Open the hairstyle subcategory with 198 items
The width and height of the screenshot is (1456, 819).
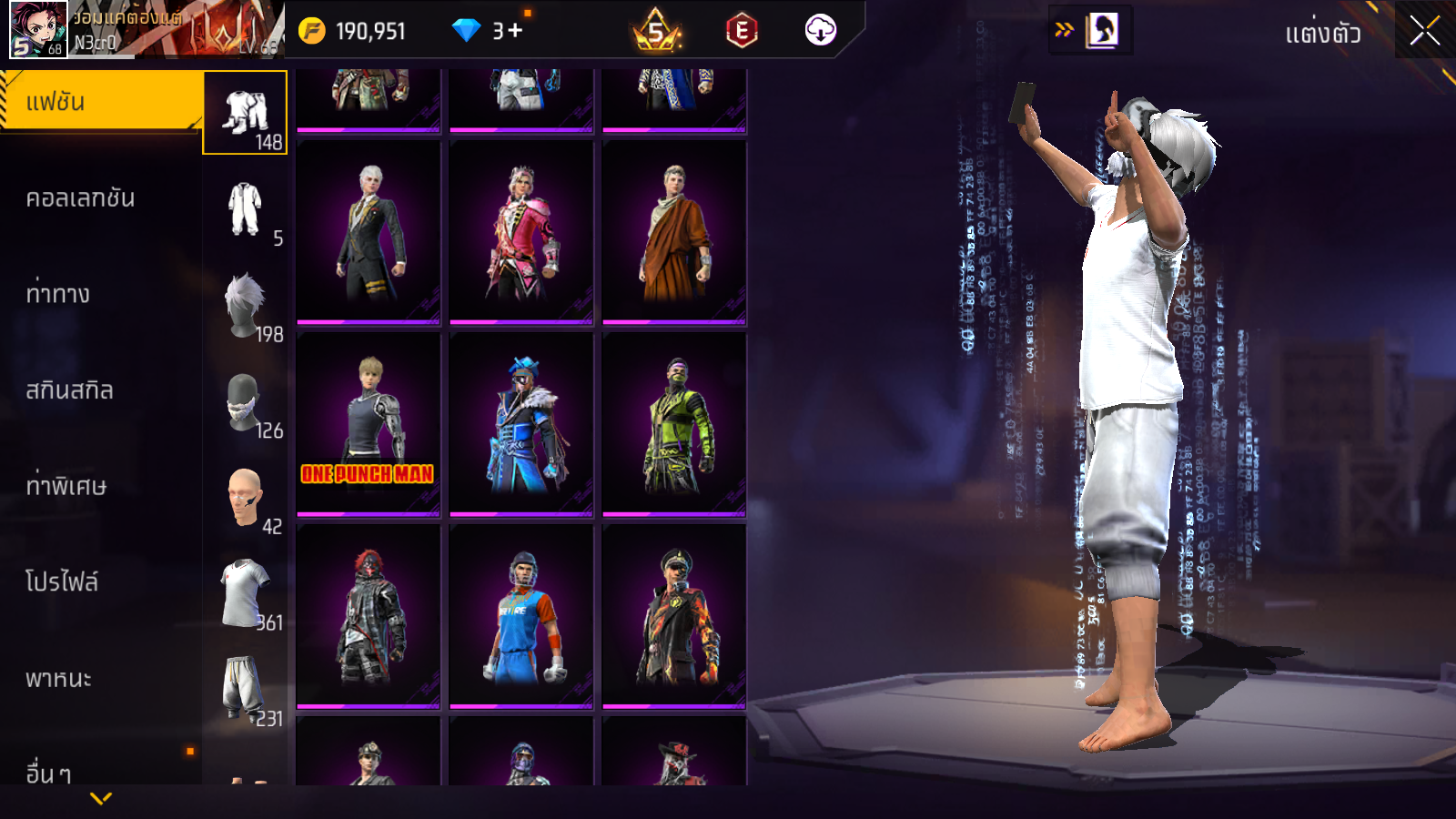click(246, 307)
